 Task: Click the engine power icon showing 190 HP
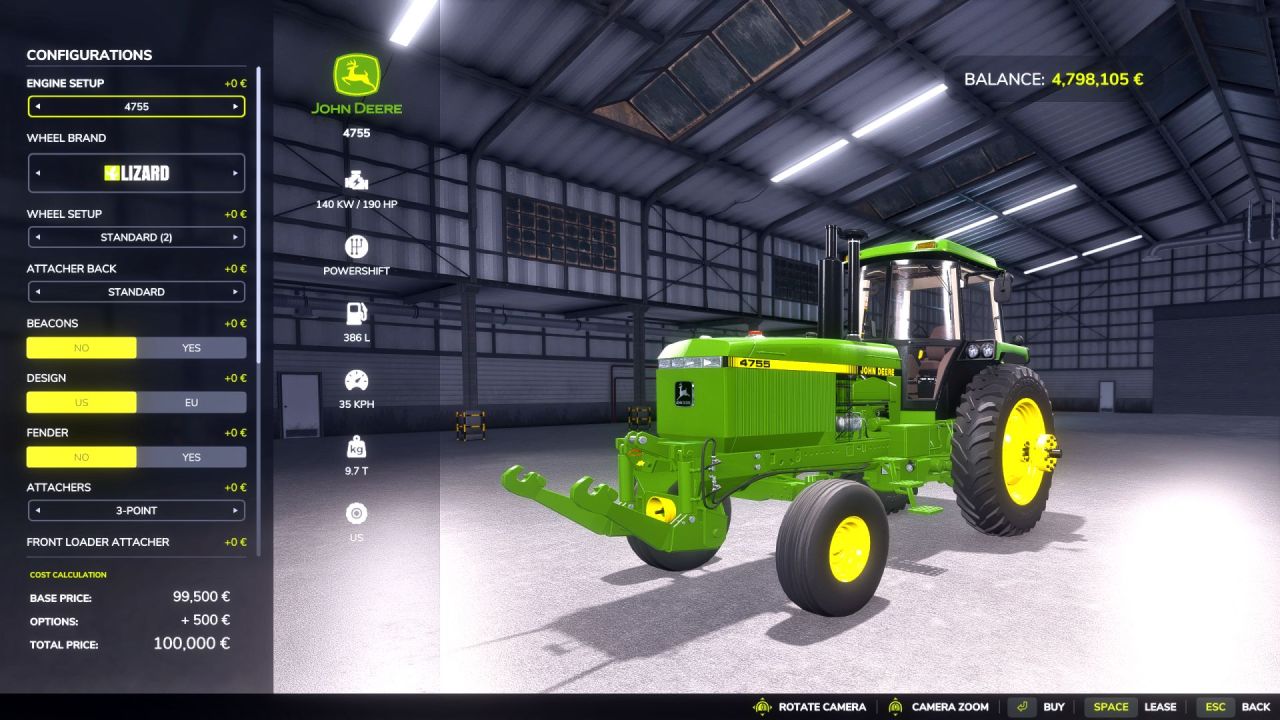[355, 181]
